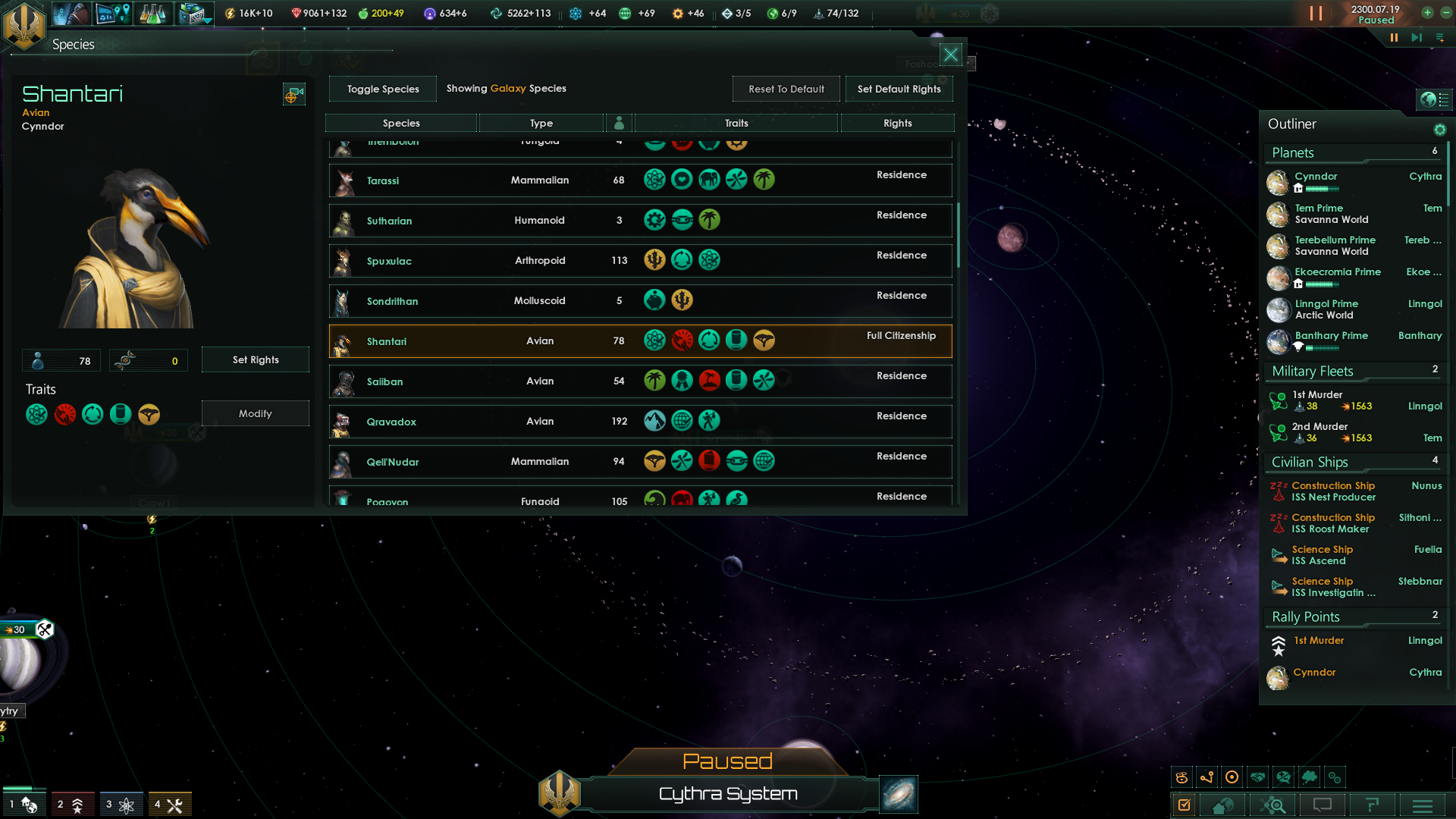The height and width of the screenshot is (819, 1456).
Task: Collapse the Civilian Ships outliner section
Action: 1310,462
